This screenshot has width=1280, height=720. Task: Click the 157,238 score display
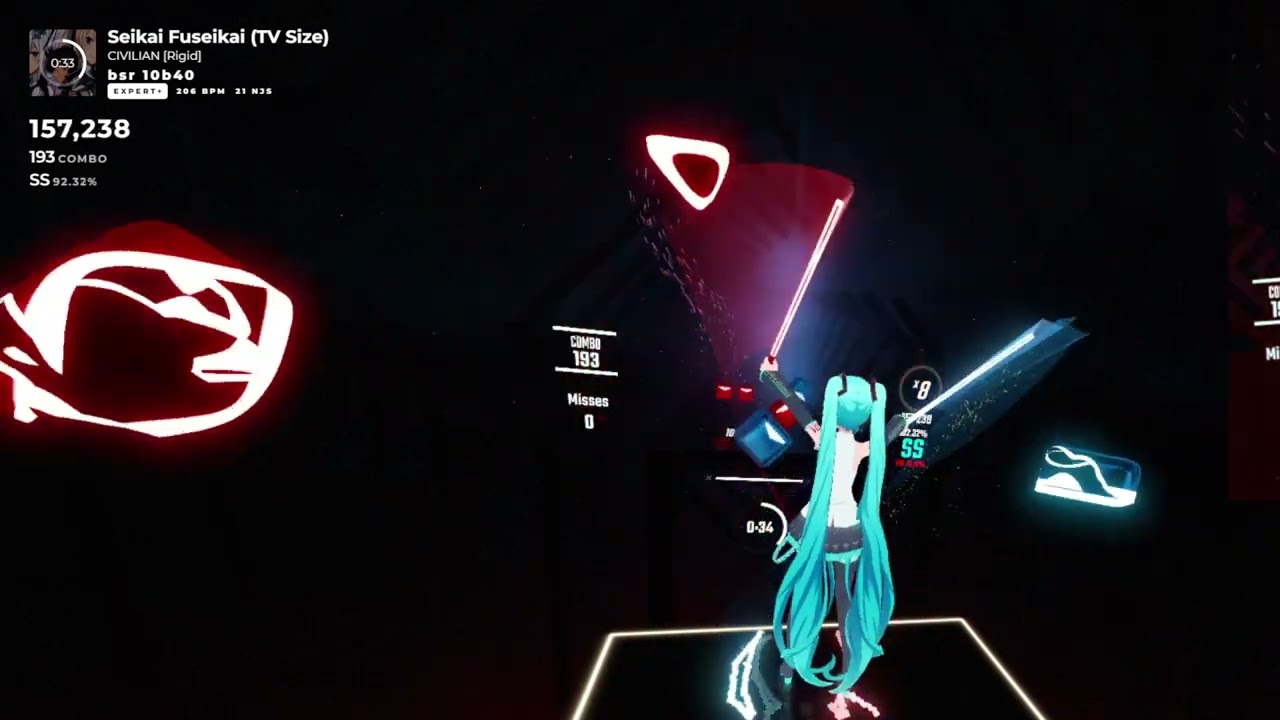click(79, 129)
